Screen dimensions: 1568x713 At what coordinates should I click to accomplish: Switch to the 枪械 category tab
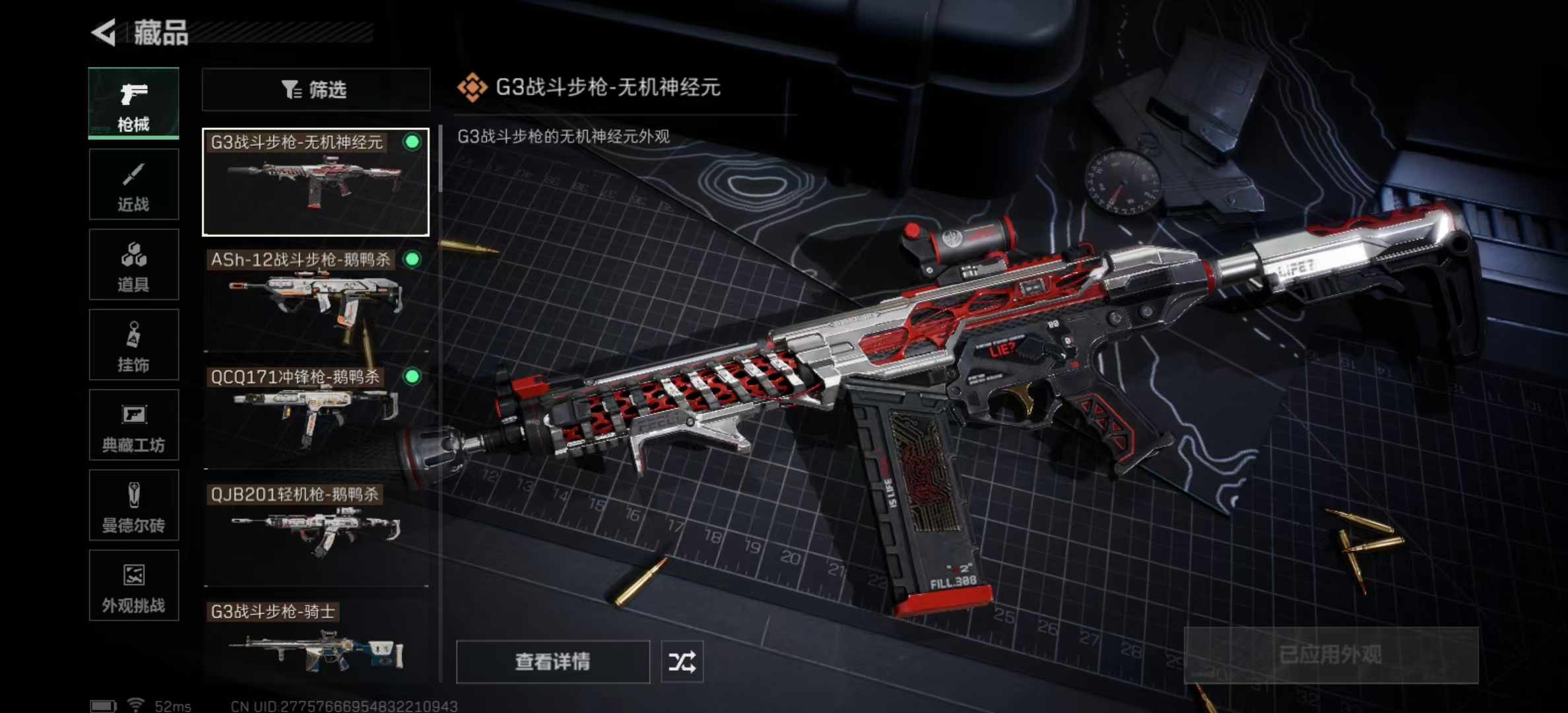click(133, 103)
